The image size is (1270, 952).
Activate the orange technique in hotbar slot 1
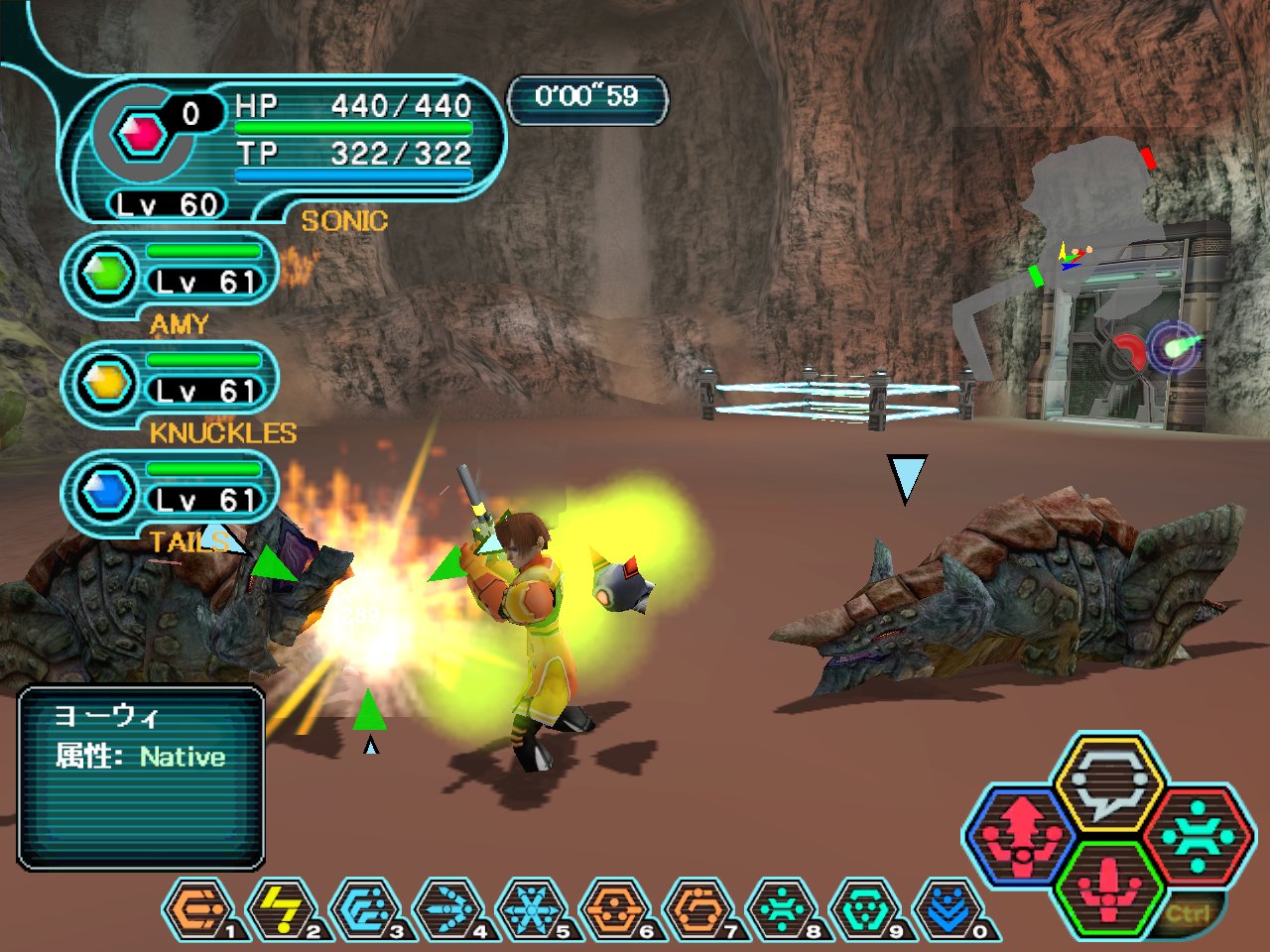click(x=198, y=909)
